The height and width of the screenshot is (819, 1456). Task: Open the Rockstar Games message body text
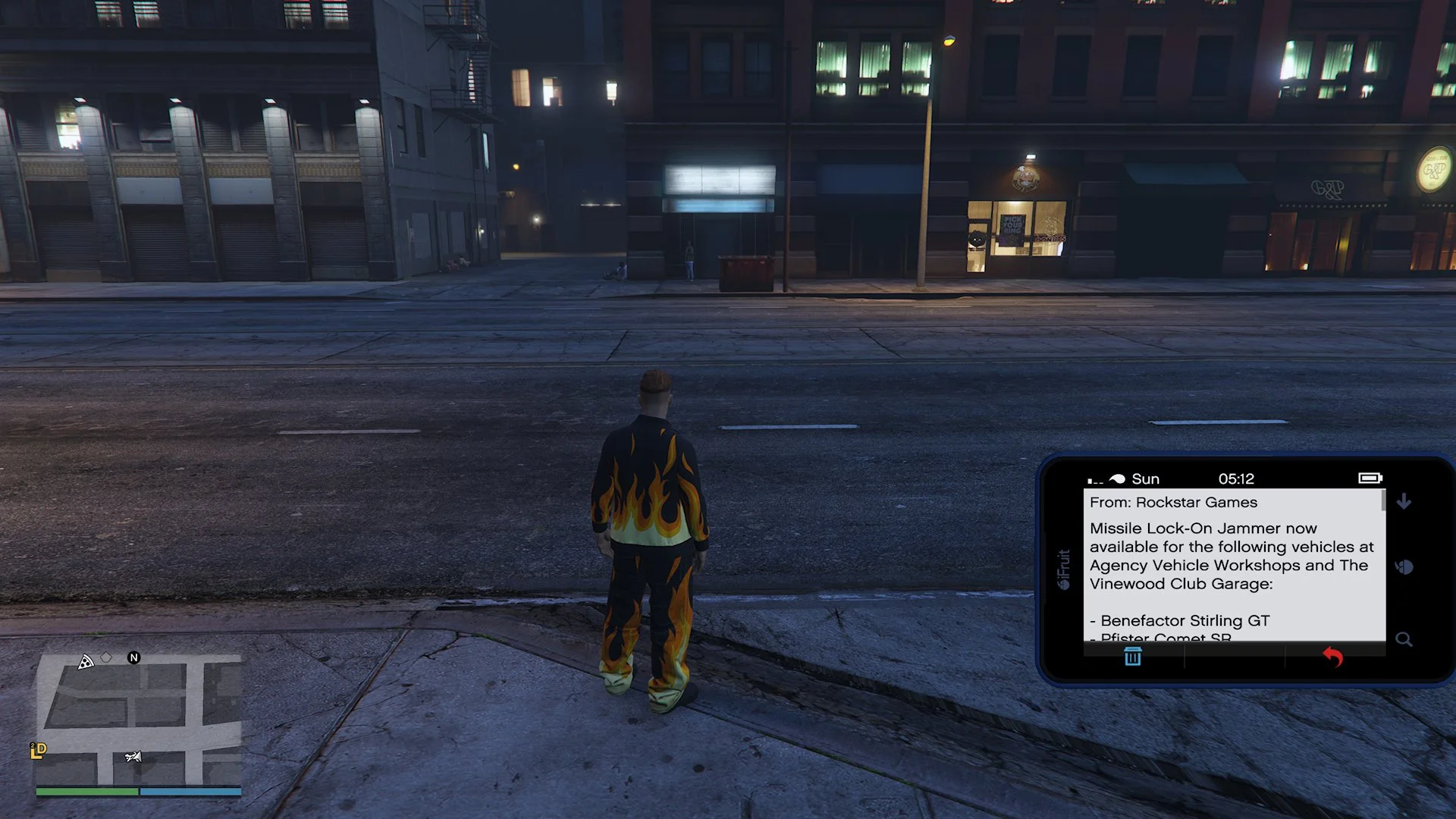1232,556
